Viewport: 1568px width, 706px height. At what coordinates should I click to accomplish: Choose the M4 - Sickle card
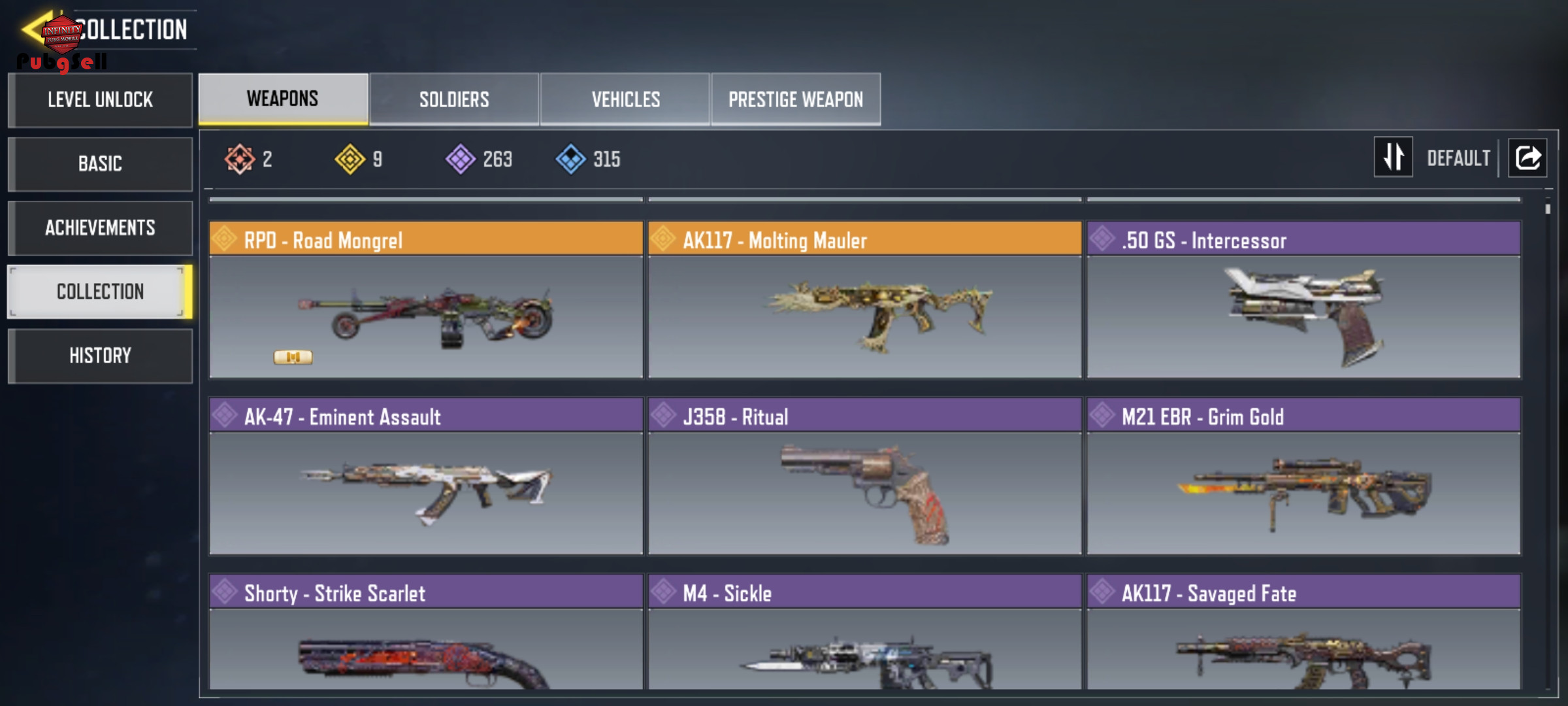click(864, 632)
